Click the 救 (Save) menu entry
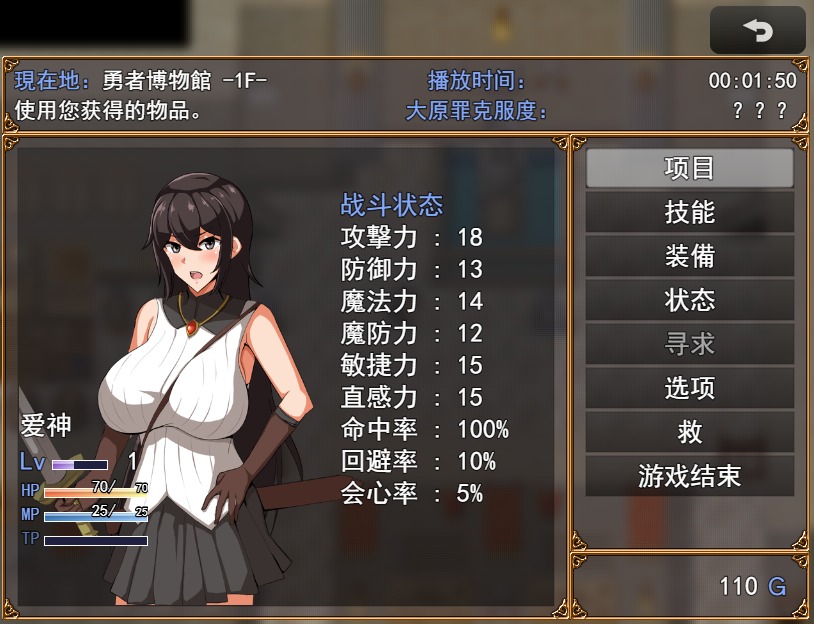Viewport: 814px width, 624px height. click(689, 432)
